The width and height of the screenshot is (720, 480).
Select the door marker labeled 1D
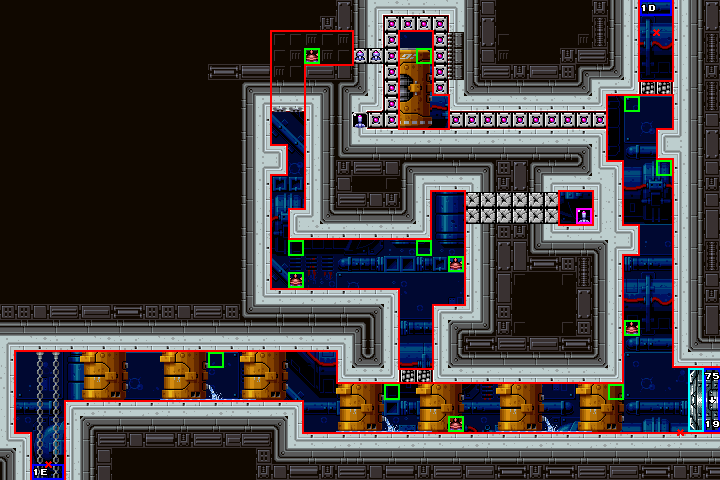(x=648, y=8)
